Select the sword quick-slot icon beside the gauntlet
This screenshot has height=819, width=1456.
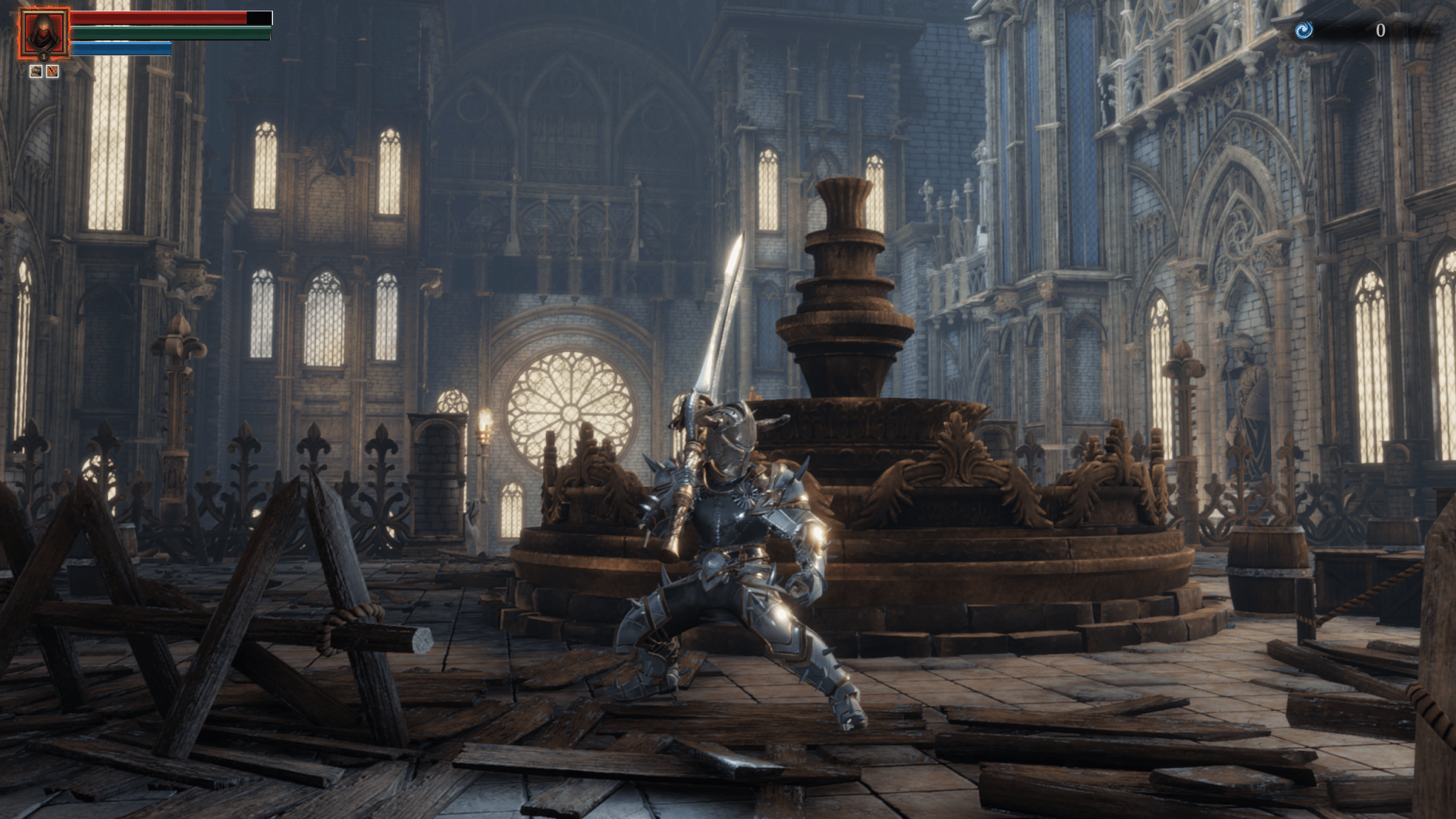pos(52,71)
